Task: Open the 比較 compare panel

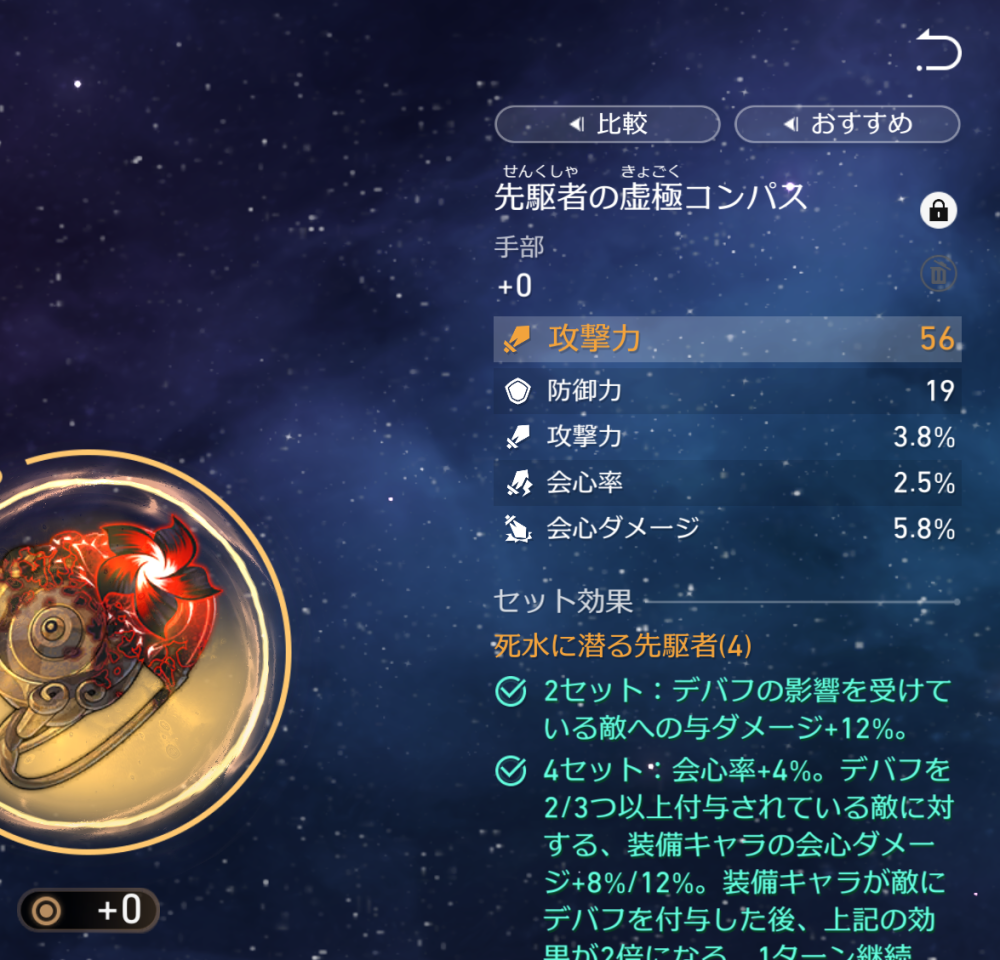Action: (607, 124)
